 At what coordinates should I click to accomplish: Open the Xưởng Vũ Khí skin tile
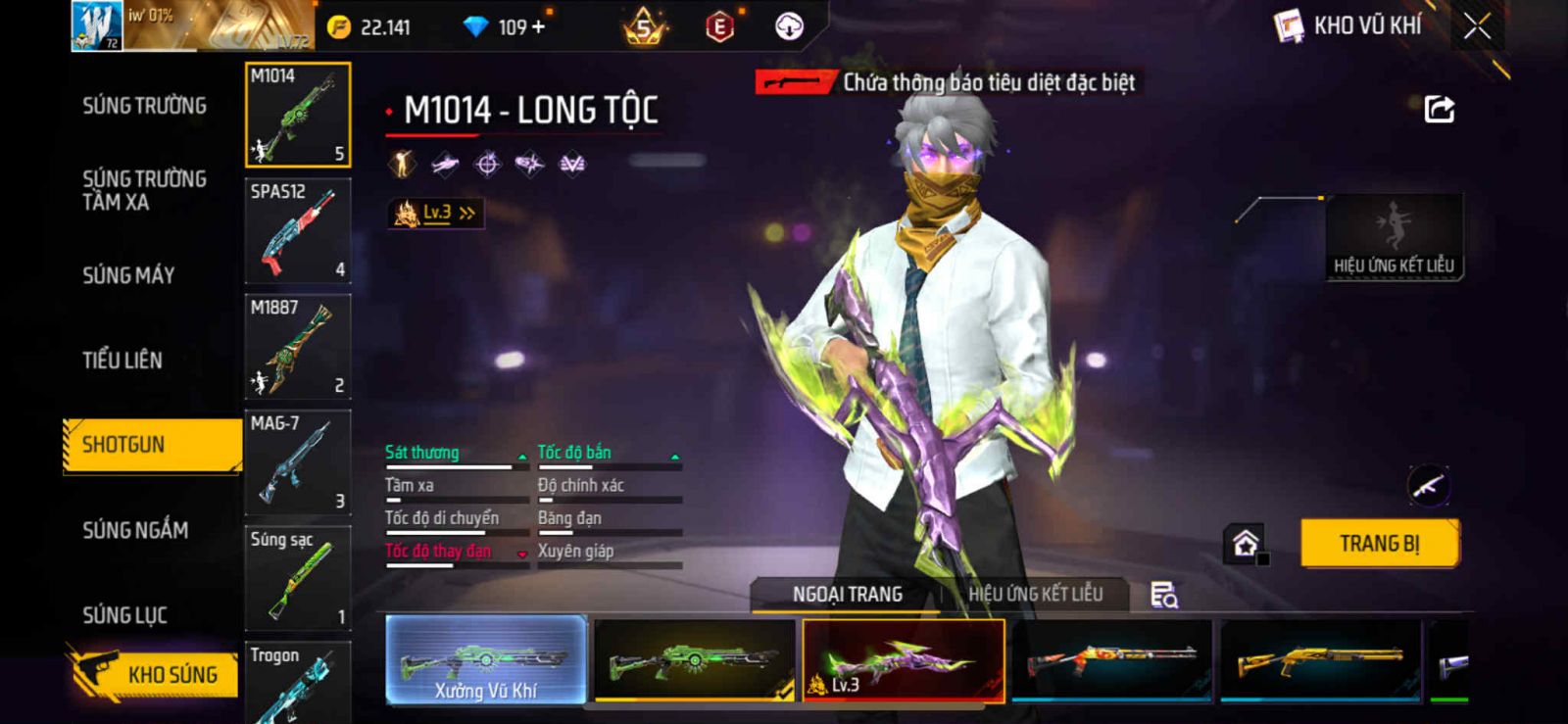pos(486,660)
